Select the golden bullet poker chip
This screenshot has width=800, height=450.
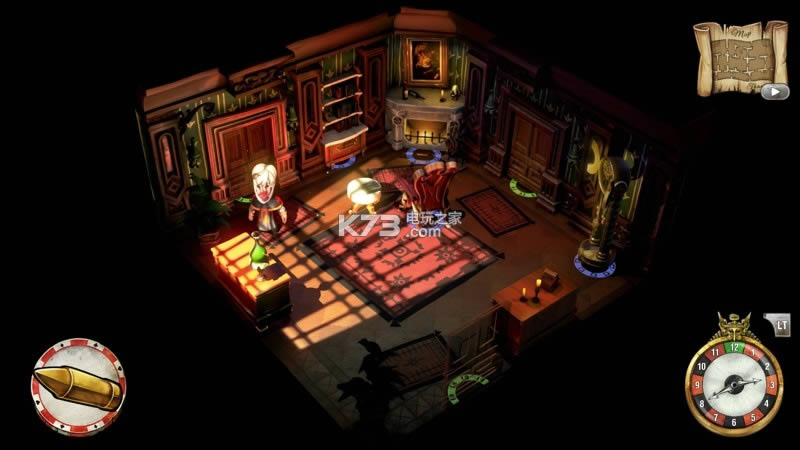tap(78, 387)
